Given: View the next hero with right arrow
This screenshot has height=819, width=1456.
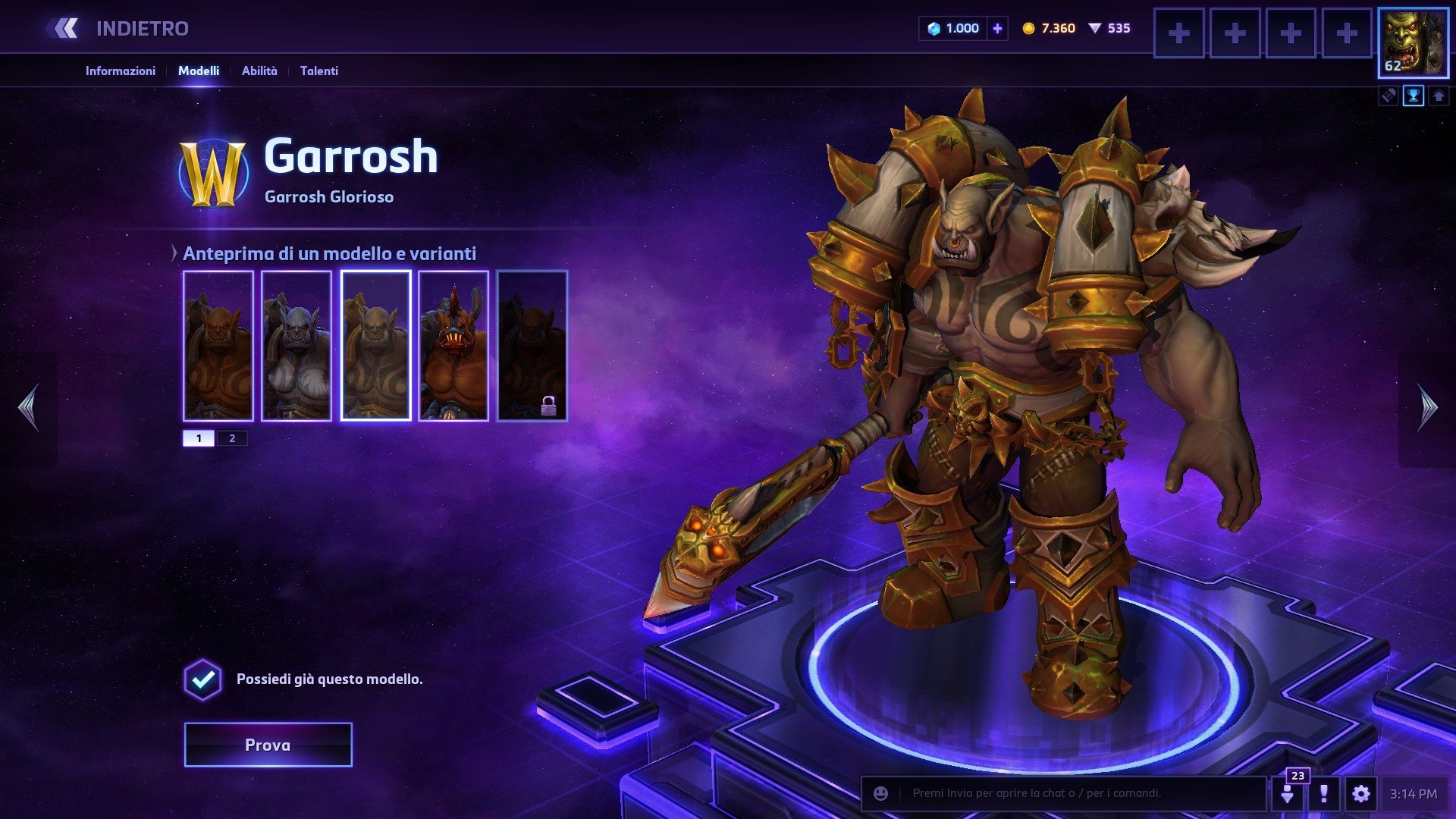Looking at the screenshot, I should tap(1427, 407).
